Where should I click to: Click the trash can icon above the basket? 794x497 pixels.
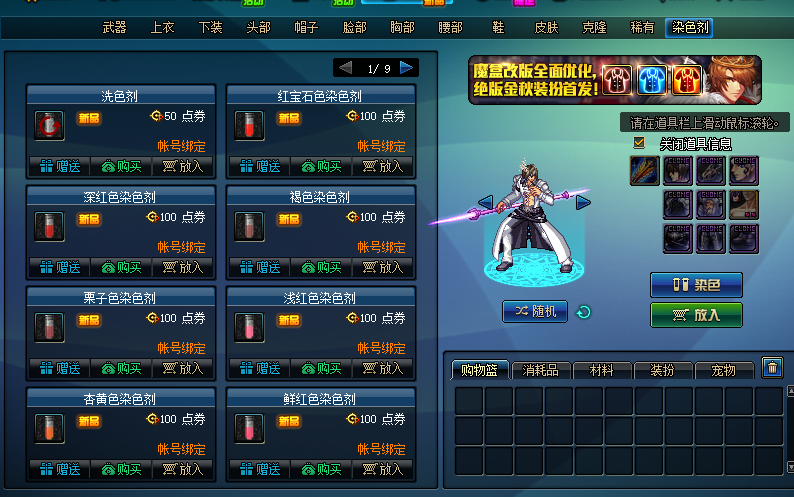(x=772, y=368)
